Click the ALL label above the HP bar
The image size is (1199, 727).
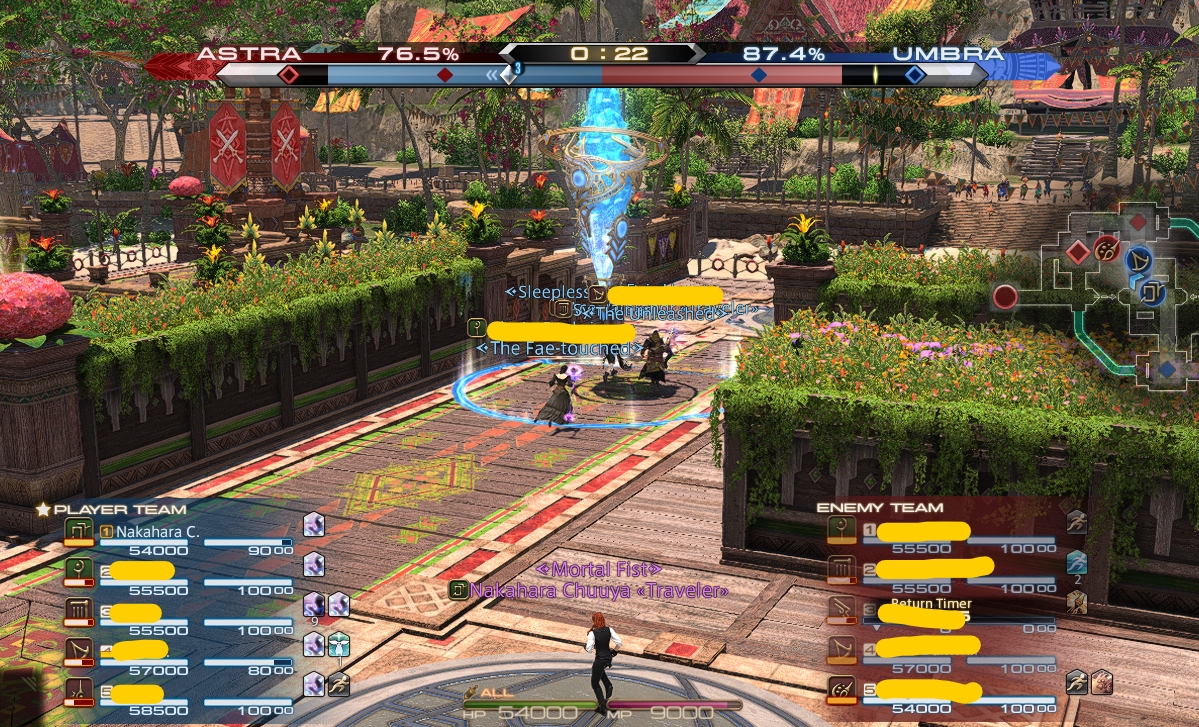[x=494, y=692]
